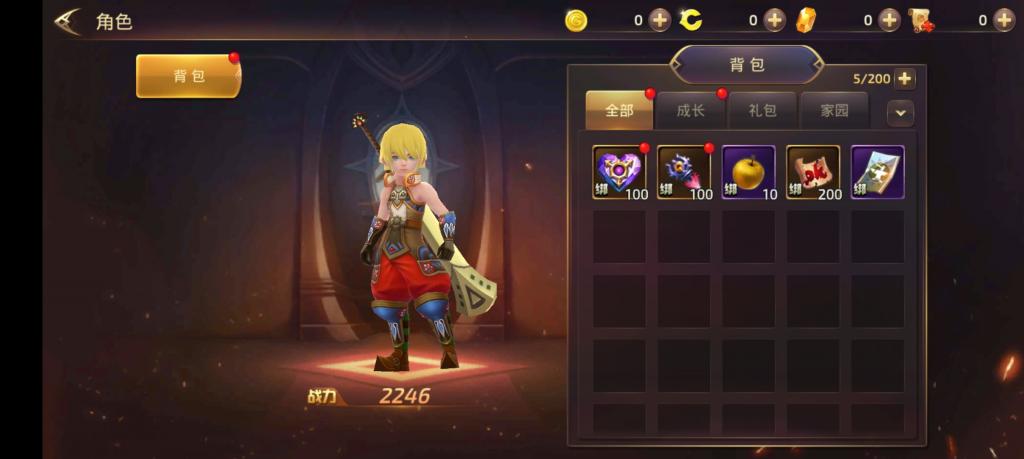Switch to the 家园 tab

(834, 111)
